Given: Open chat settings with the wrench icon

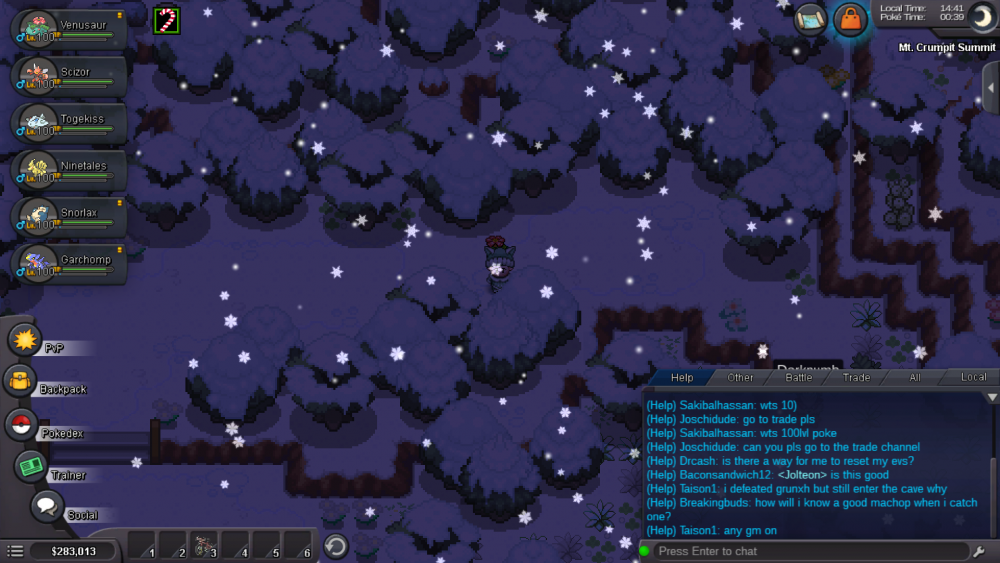Looking at the screenshot, I should pyautogui.click(x=979, y=551).
